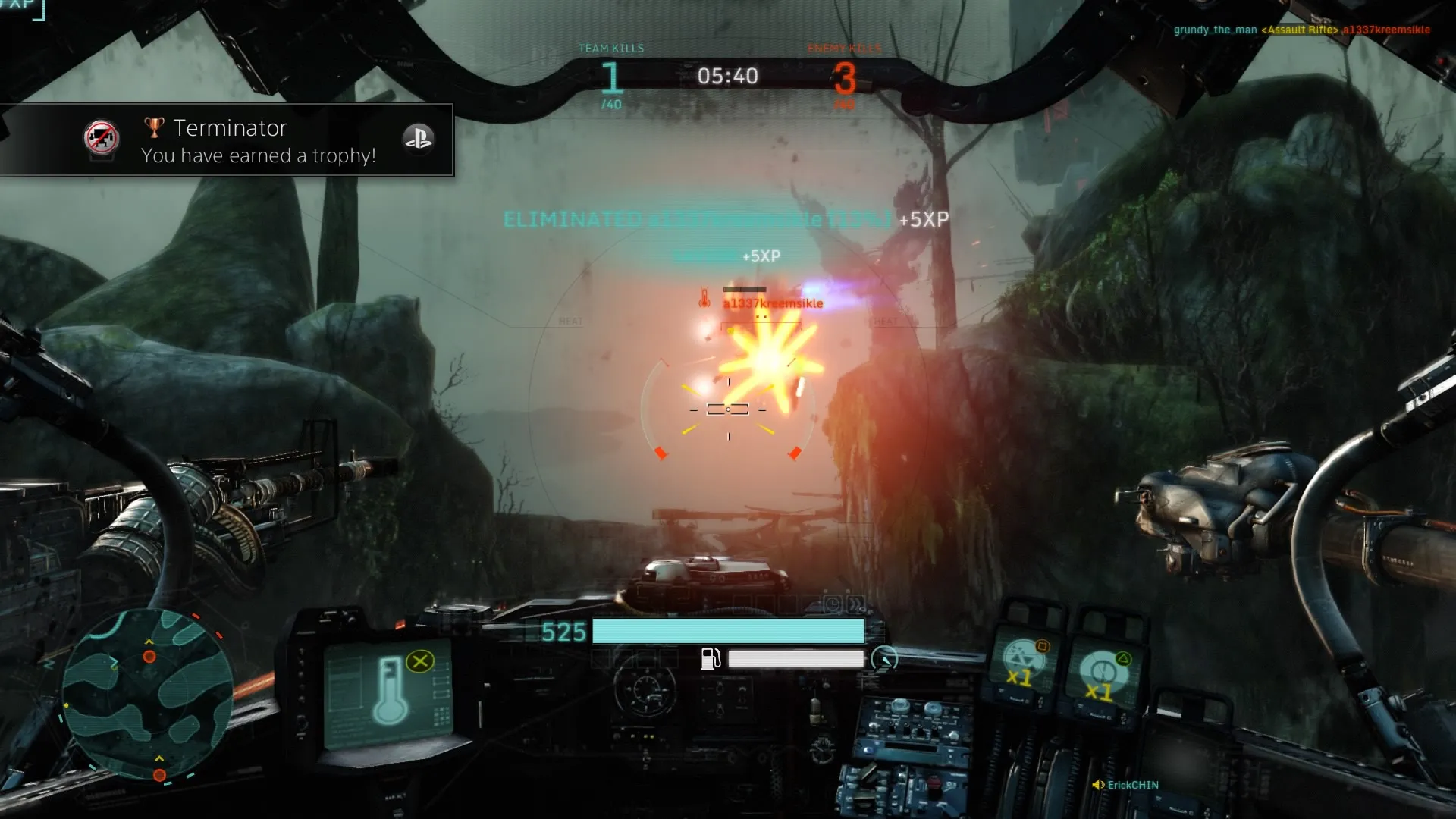The height and width of the screenshot is (819, 1456).
Task: Click the ELIMINATED +5XP announcement text
Action: pyautogui.click(x=724, y=219)
